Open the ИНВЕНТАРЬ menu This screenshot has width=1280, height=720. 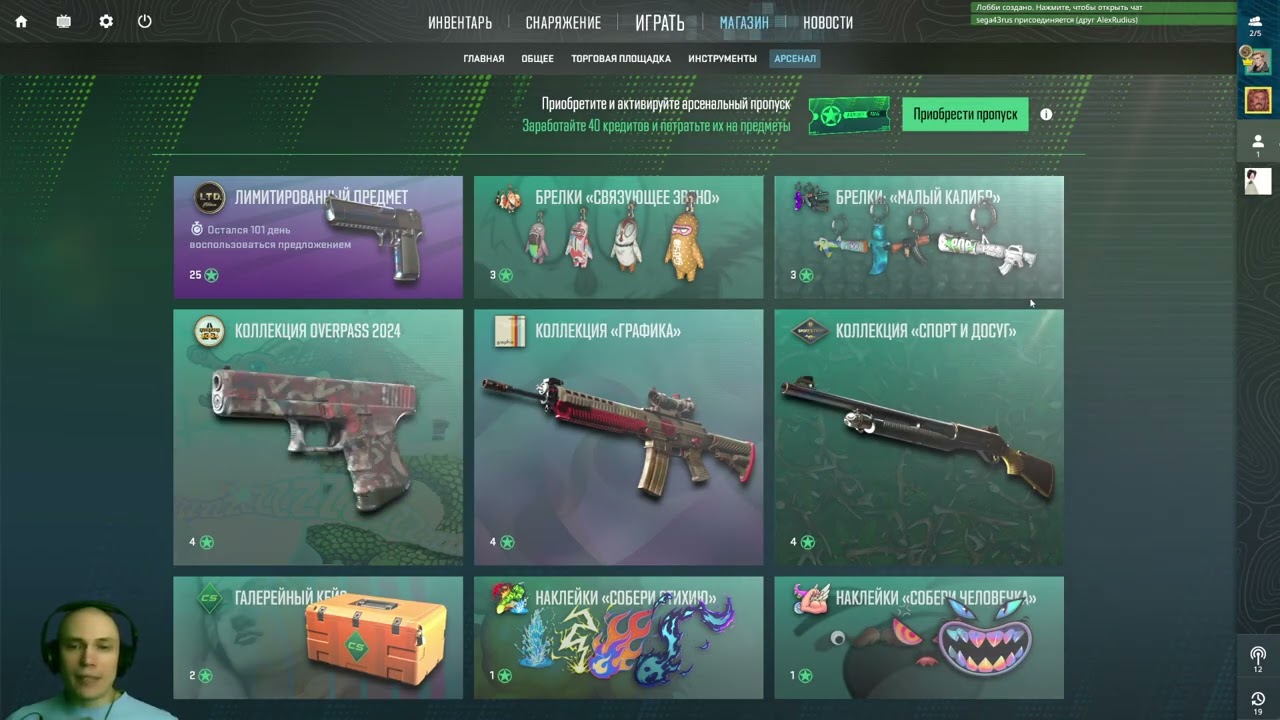460,23
